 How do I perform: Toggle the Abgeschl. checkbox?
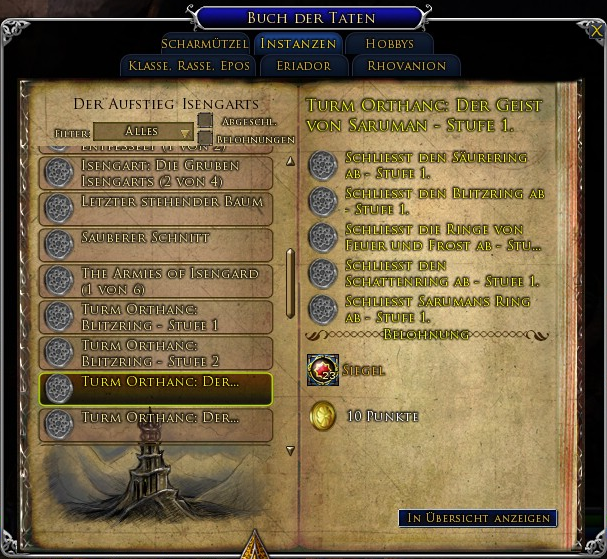tap(205, 121)
